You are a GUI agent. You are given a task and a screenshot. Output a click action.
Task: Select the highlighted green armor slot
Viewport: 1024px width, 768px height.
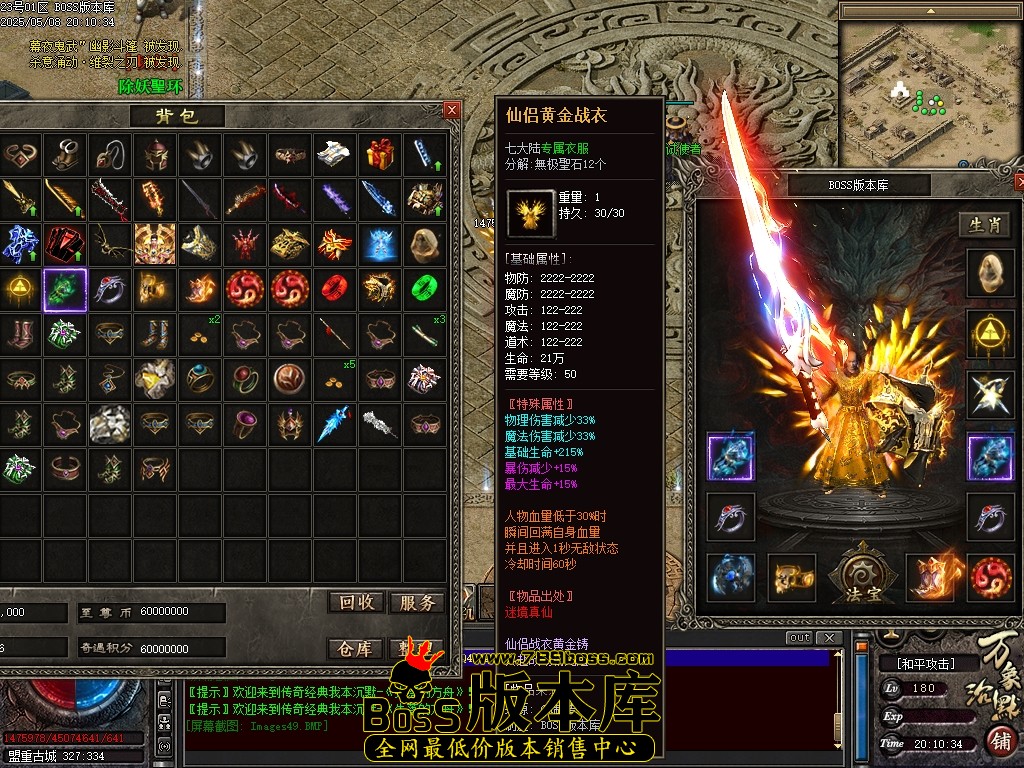tap(65, 290)
